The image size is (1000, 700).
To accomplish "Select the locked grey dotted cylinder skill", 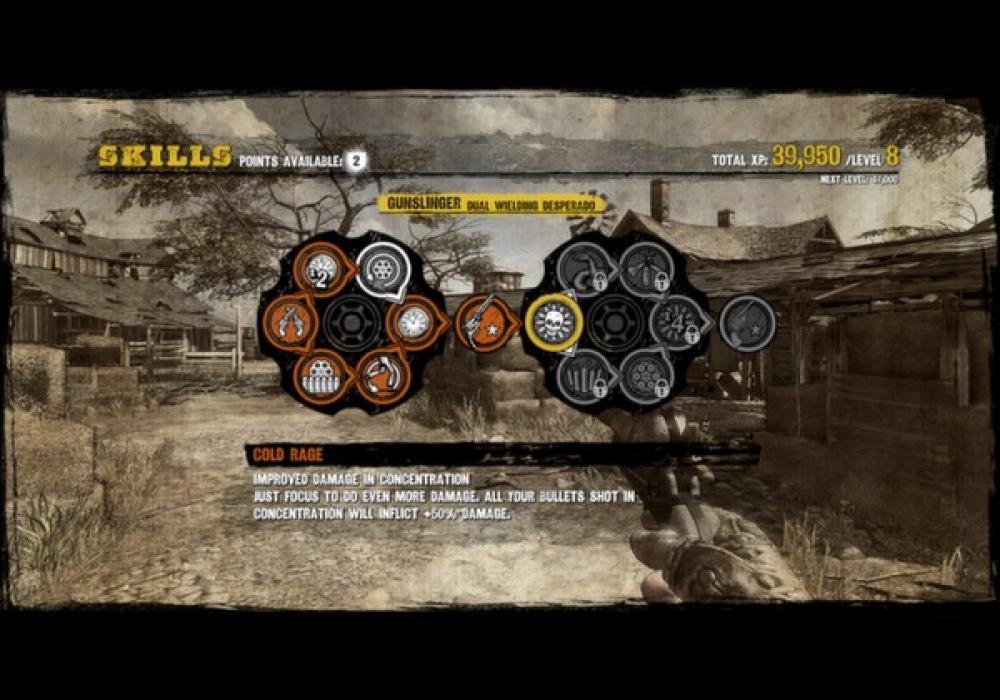I will click(x=645, y=377).
